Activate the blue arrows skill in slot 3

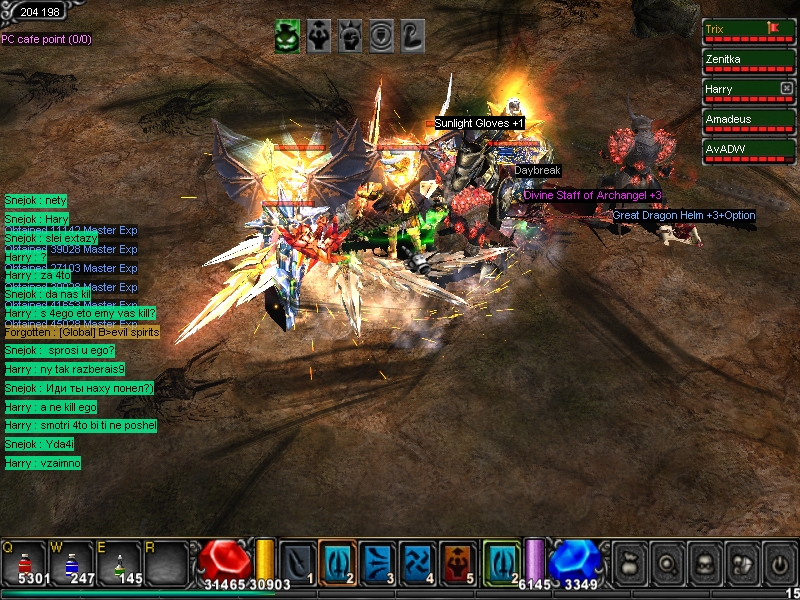378,560
